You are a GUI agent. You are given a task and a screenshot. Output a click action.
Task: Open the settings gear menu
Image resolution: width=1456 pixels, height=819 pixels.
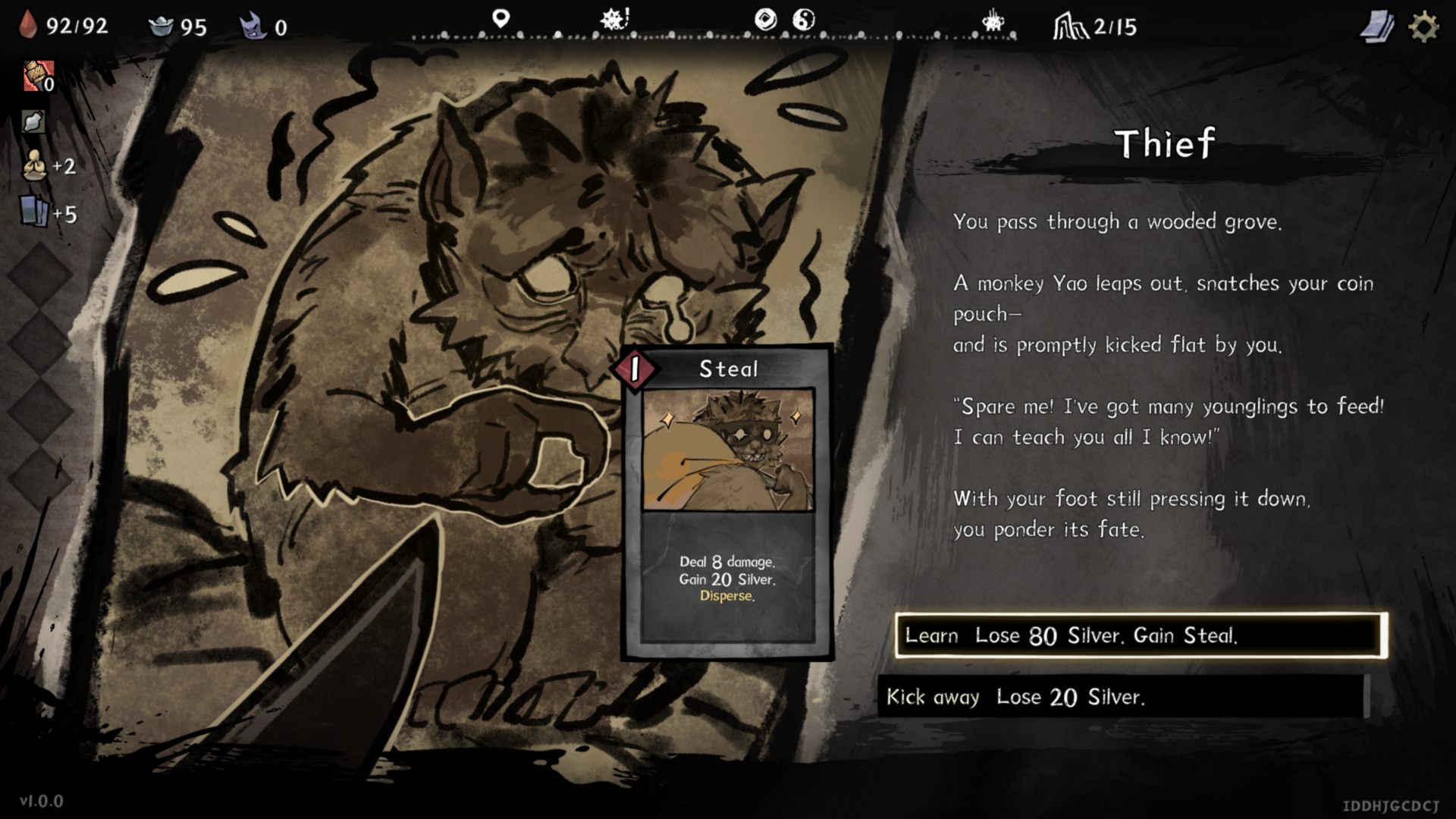point(1423,27)
